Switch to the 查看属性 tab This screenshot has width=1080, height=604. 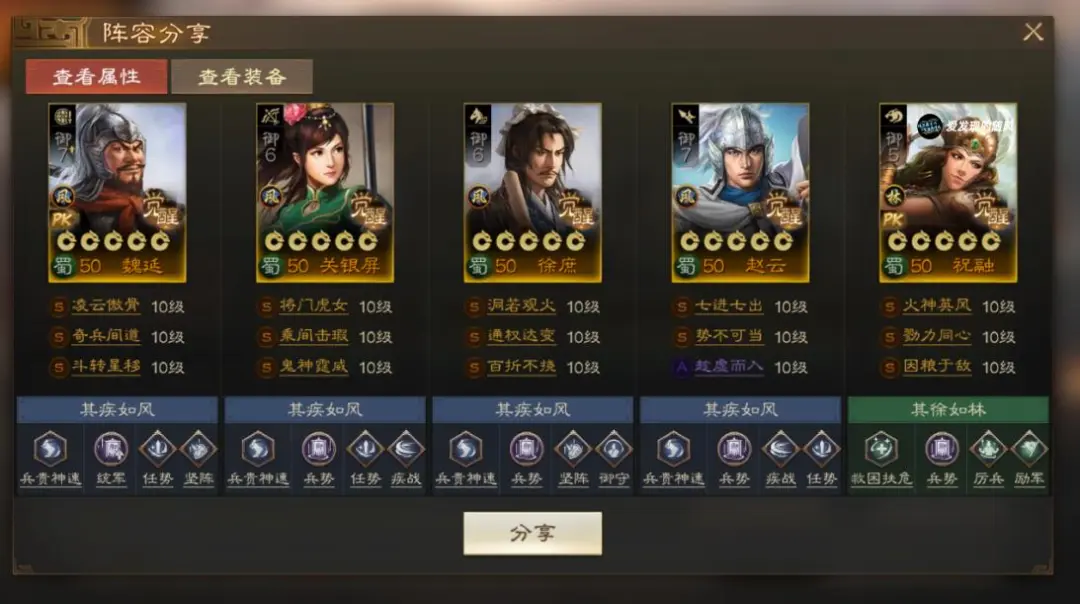coord(96,76)
